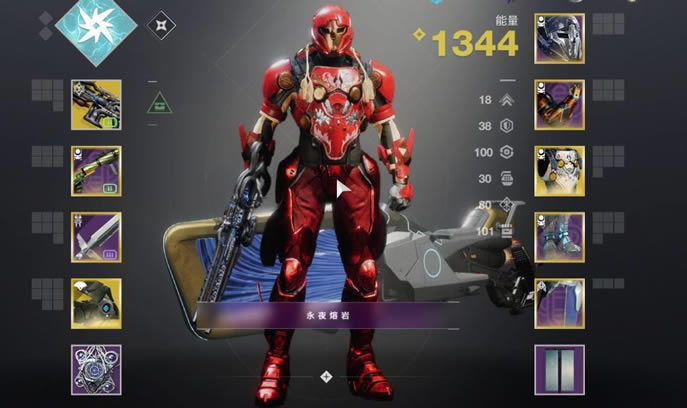Image resolution: width=687 pixels, height=408 pixels.
Task: Click the small diamond marker below the character
Action: (x=326, y=376)
